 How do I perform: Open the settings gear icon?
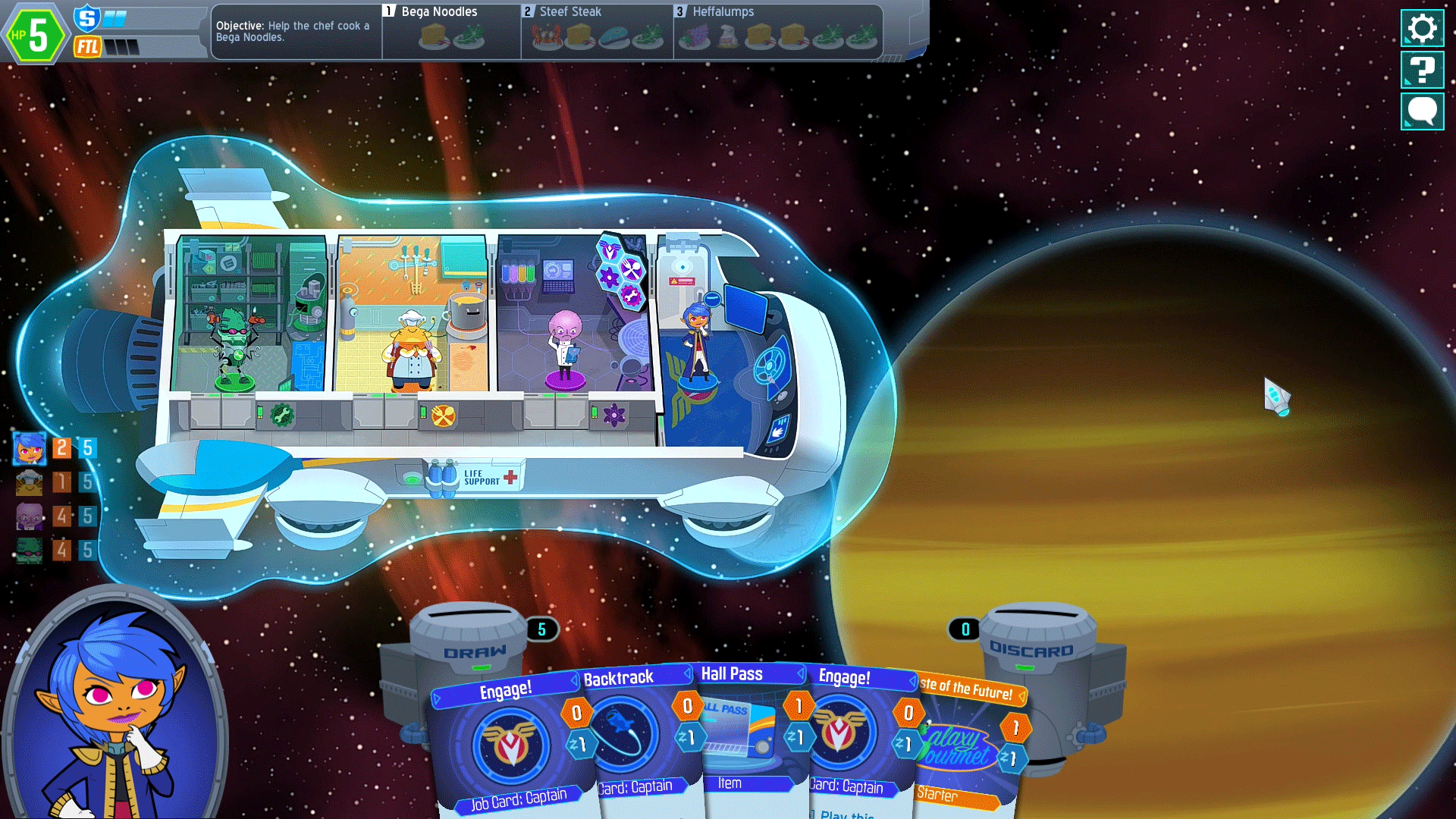tap(1422, 30)
